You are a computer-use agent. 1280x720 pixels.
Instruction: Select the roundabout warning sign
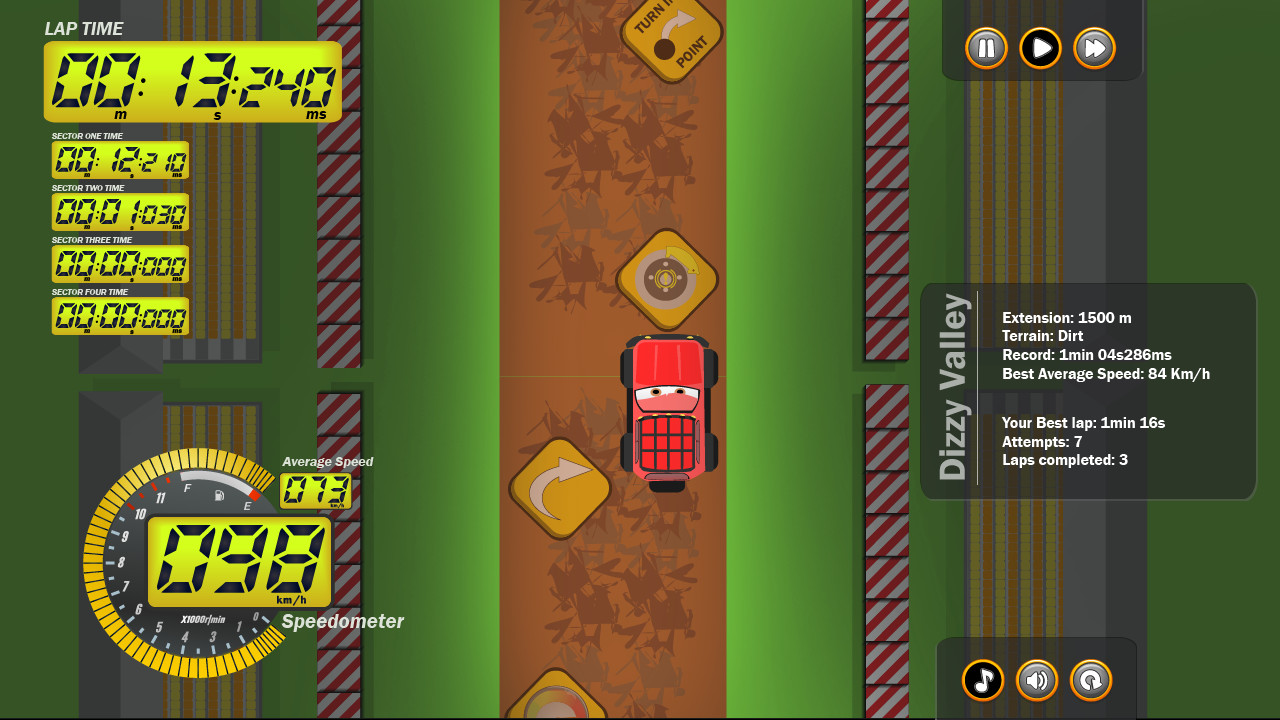668,281
